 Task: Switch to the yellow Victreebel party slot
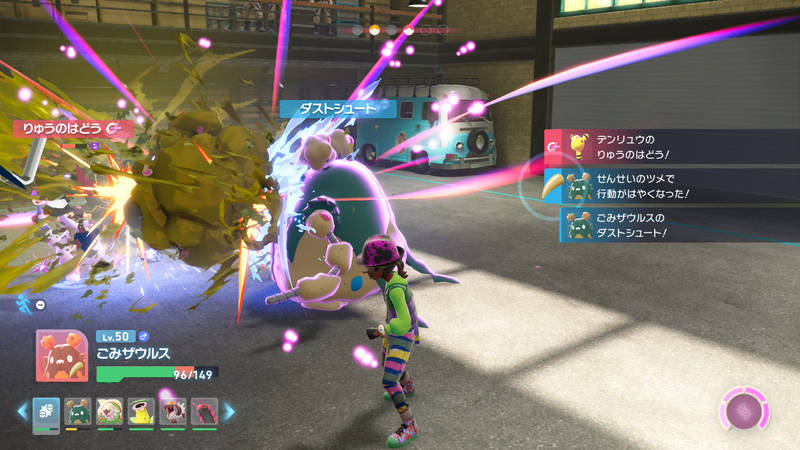pyautogui.click(x=142, y=411)
